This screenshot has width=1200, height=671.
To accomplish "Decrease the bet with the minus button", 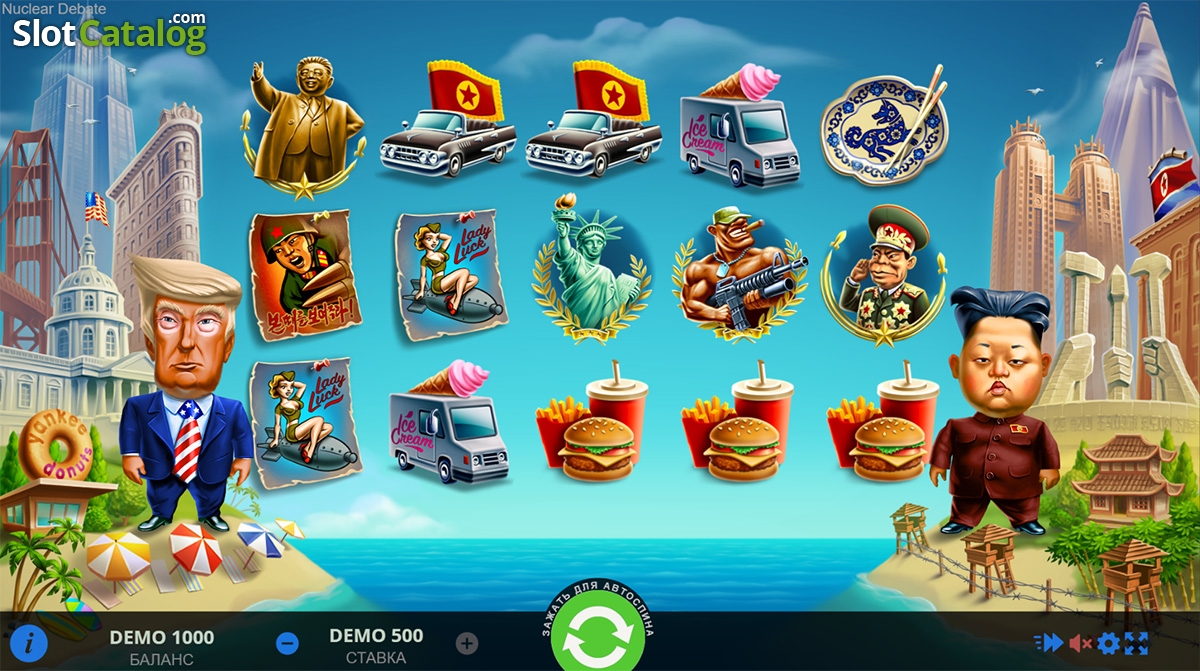I will point(286,643).
